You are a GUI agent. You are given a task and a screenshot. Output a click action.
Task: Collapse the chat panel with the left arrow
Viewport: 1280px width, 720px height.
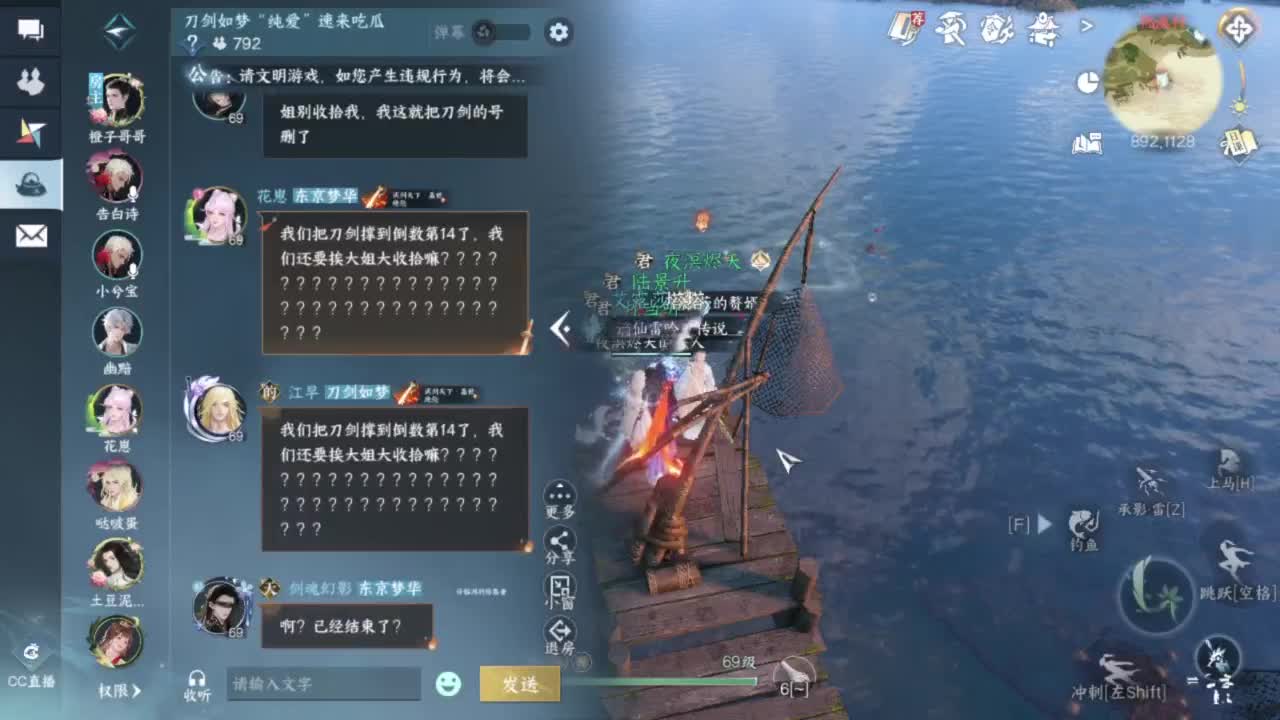pyautogui.click(x=561, y=330)
